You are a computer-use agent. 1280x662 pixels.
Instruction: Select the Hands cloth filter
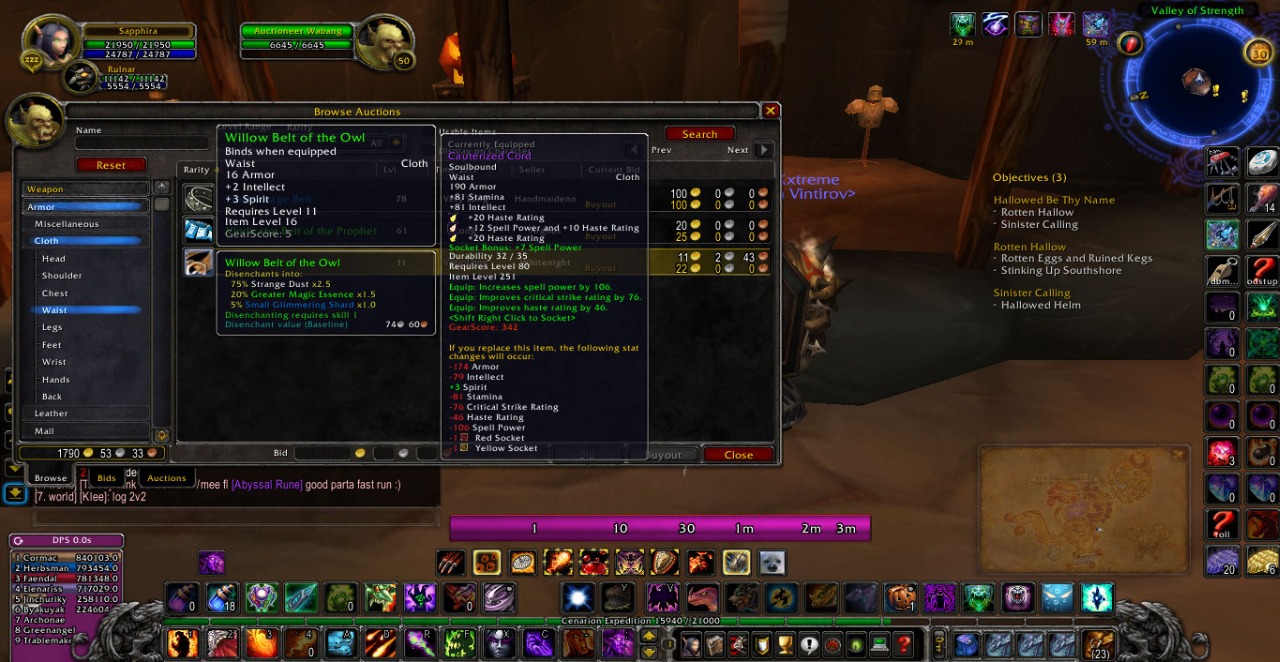click(x=56, y=380)
